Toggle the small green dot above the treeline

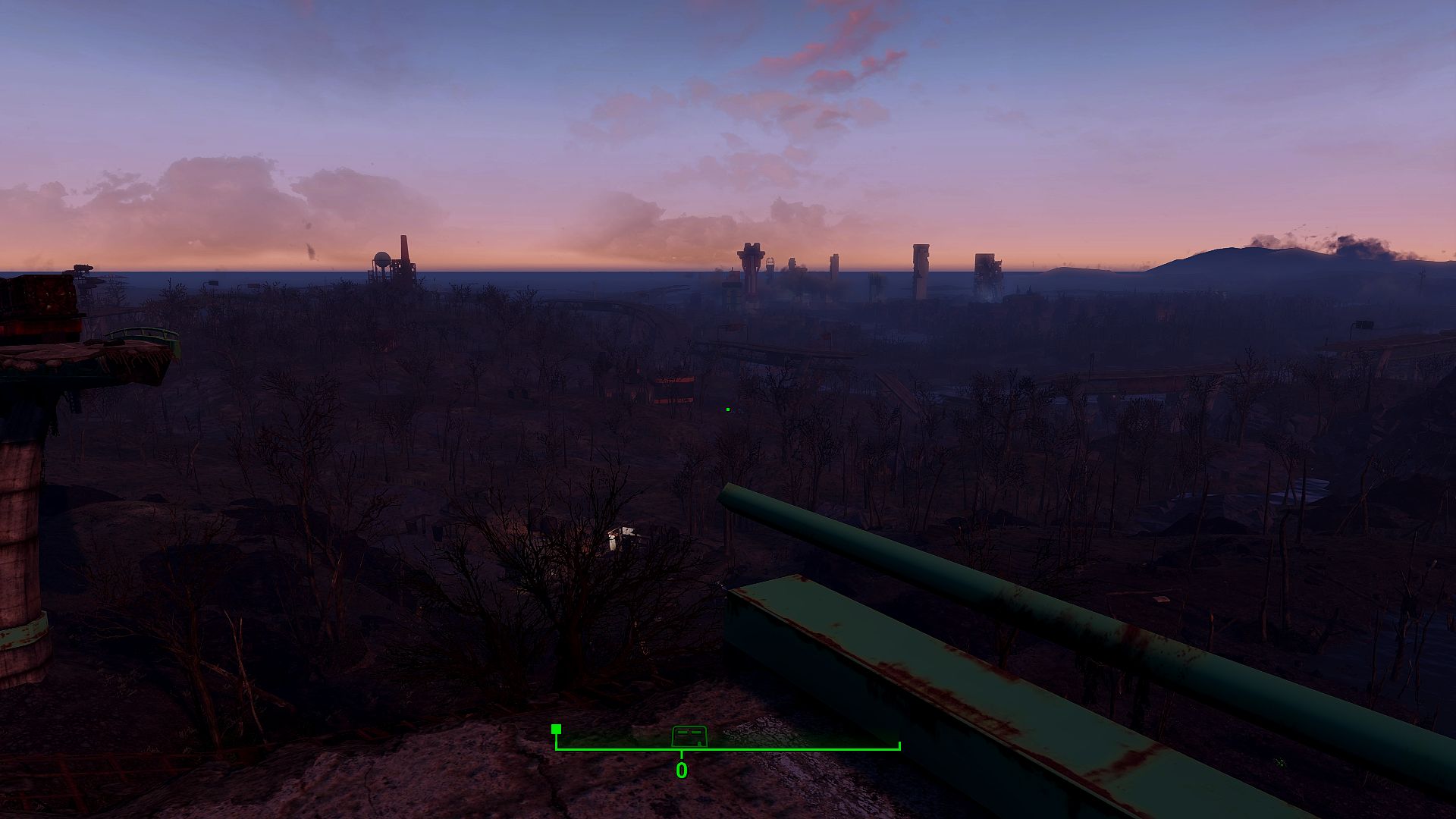[x=726, y=408]
